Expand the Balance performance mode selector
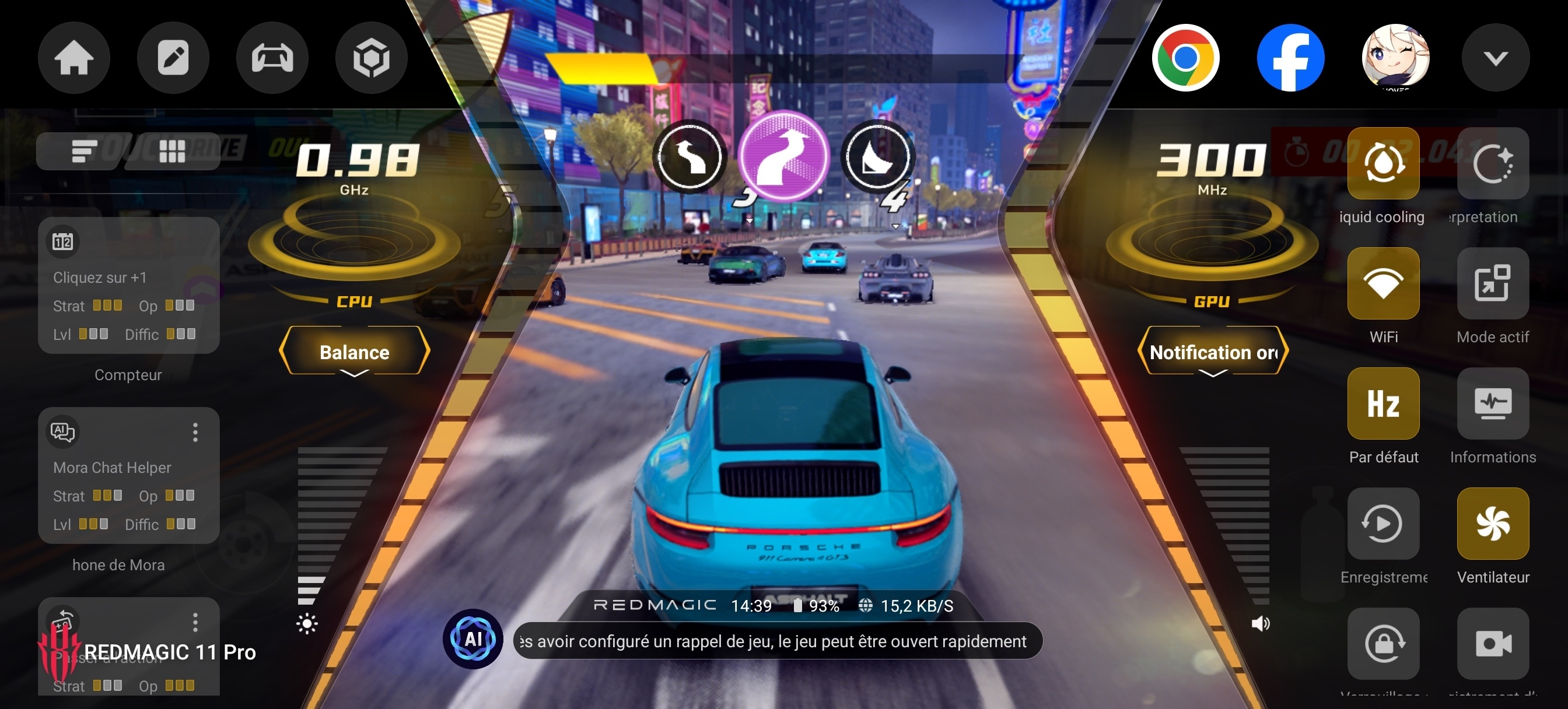The width and height of the screenshot is (1568, 709). click(354, 352)
